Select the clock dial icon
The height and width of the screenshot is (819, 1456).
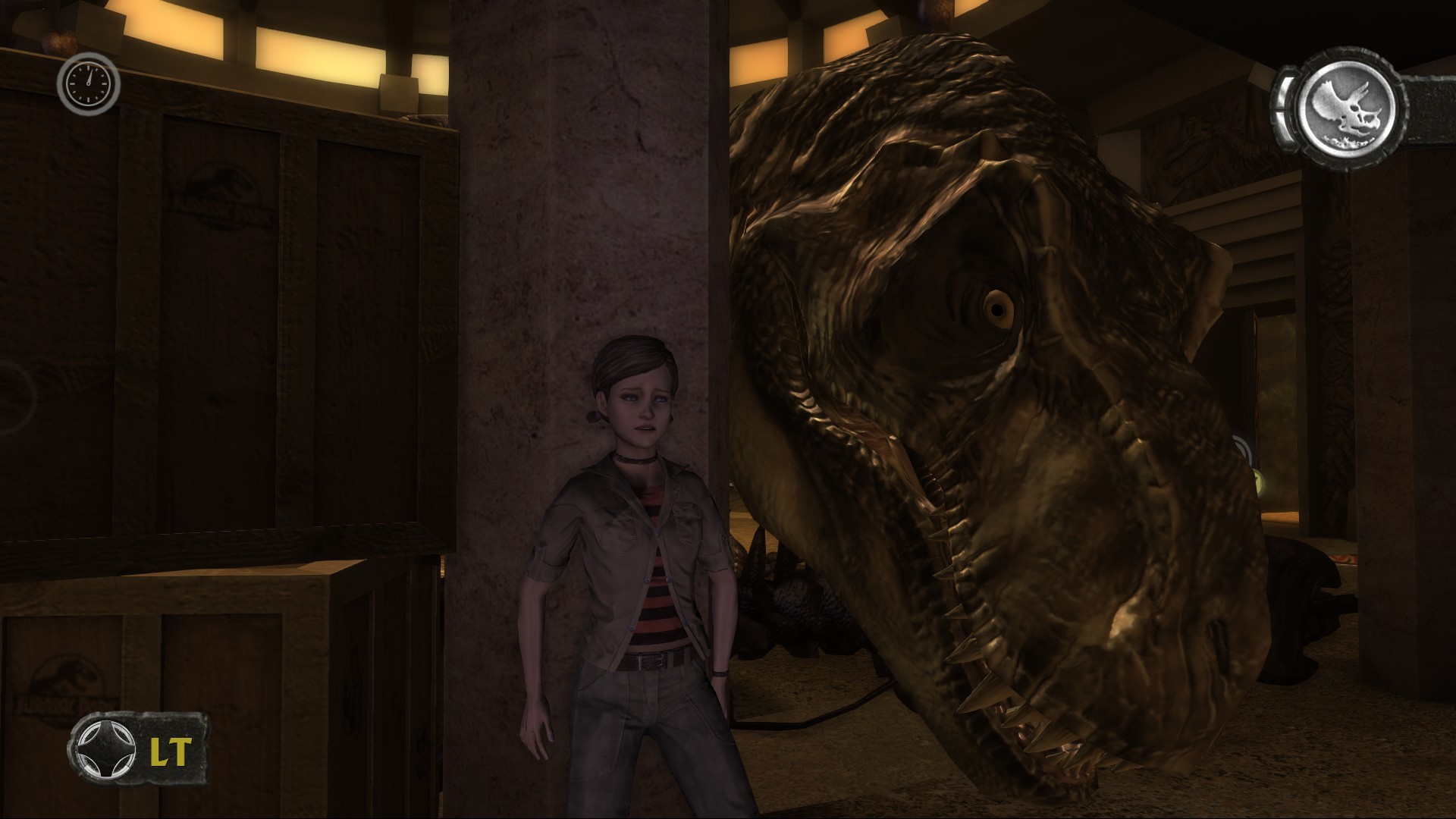click(x=88, y=83)
